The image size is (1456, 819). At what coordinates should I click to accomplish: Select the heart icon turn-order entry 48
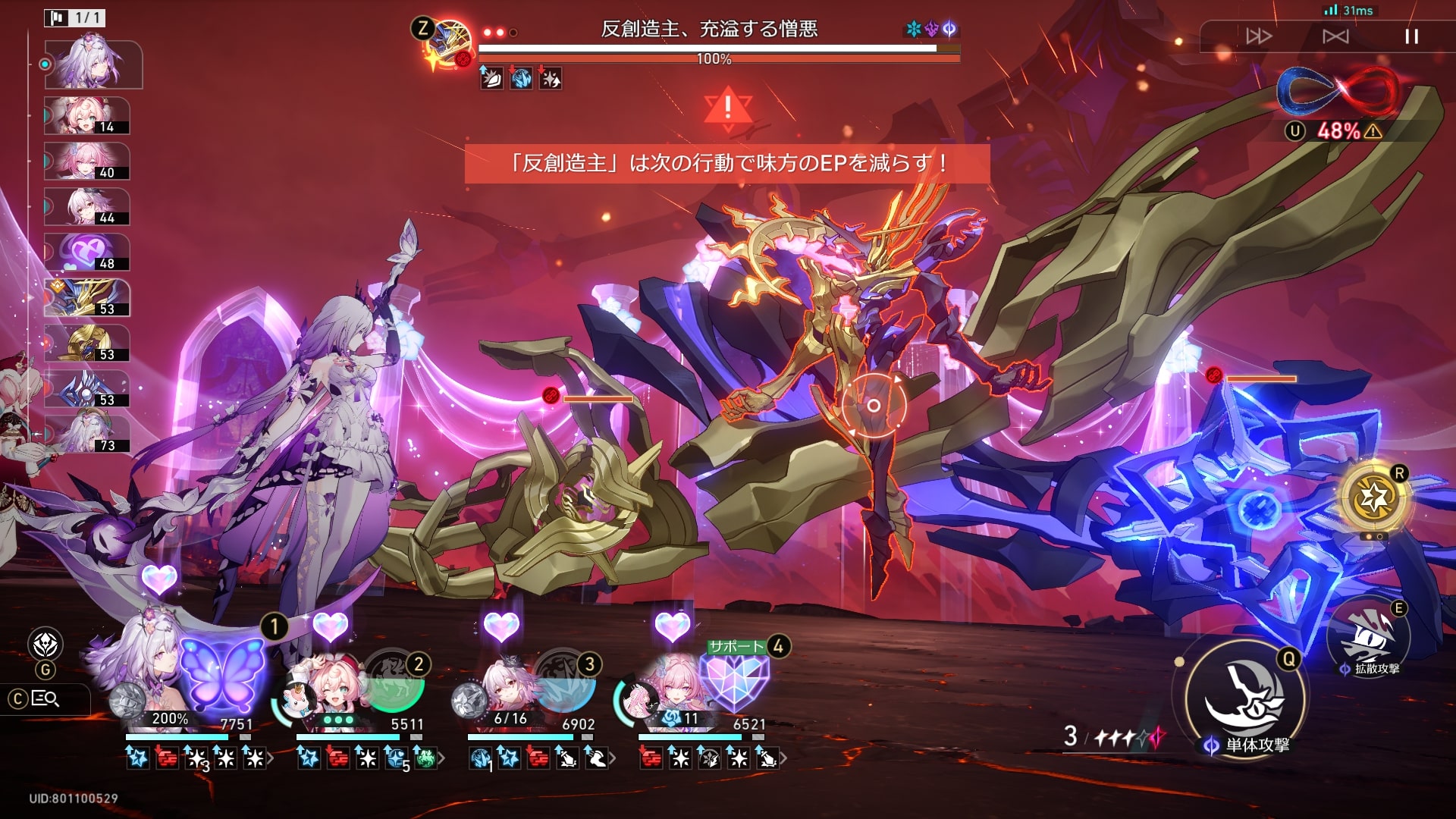pos(86,253)
